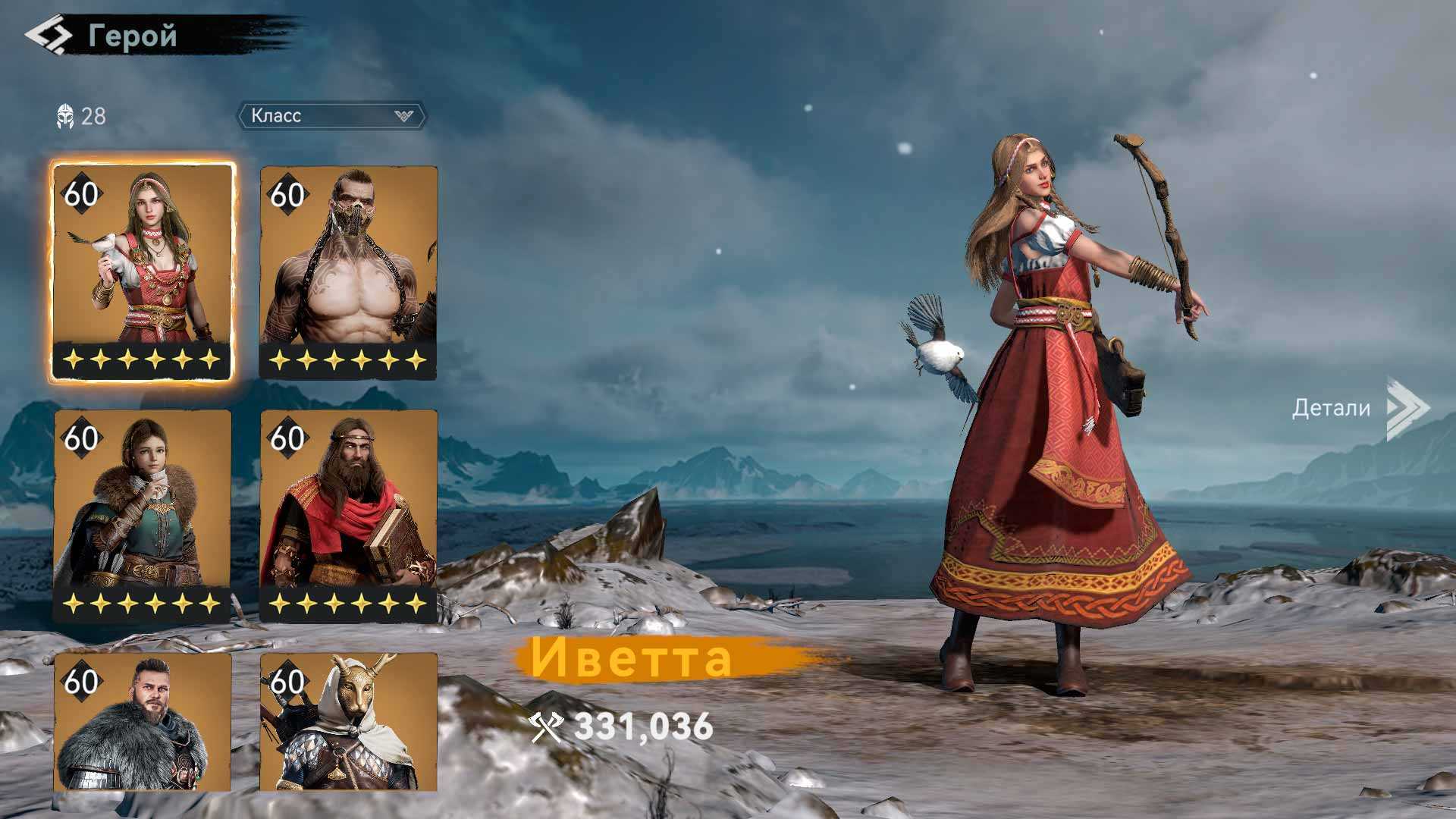Pick the bearded man with book card
This screenshot has height=819, width=1456.
[349, 516]
